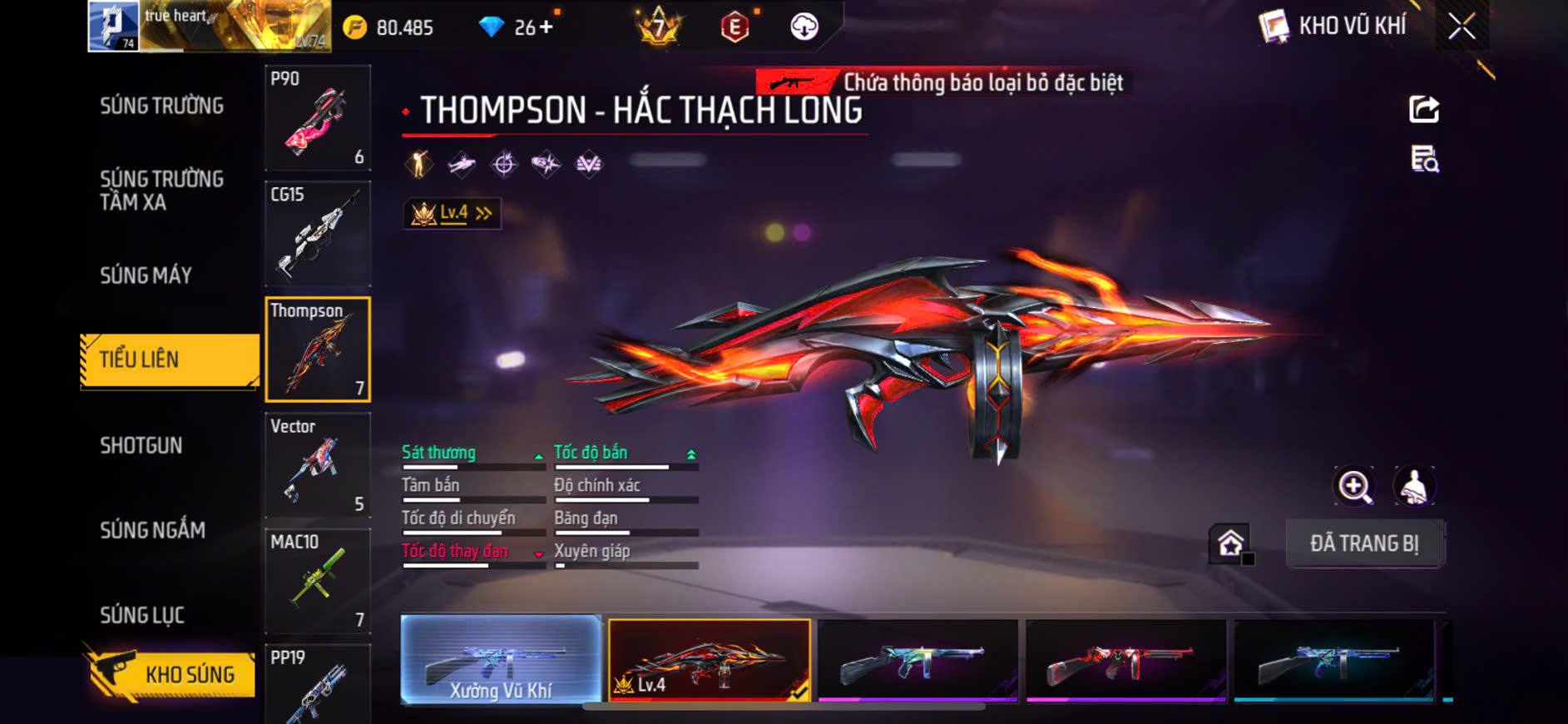Select the P90 weapon tile
Viewport: 1568px width, 724px height.
[318, 117]
